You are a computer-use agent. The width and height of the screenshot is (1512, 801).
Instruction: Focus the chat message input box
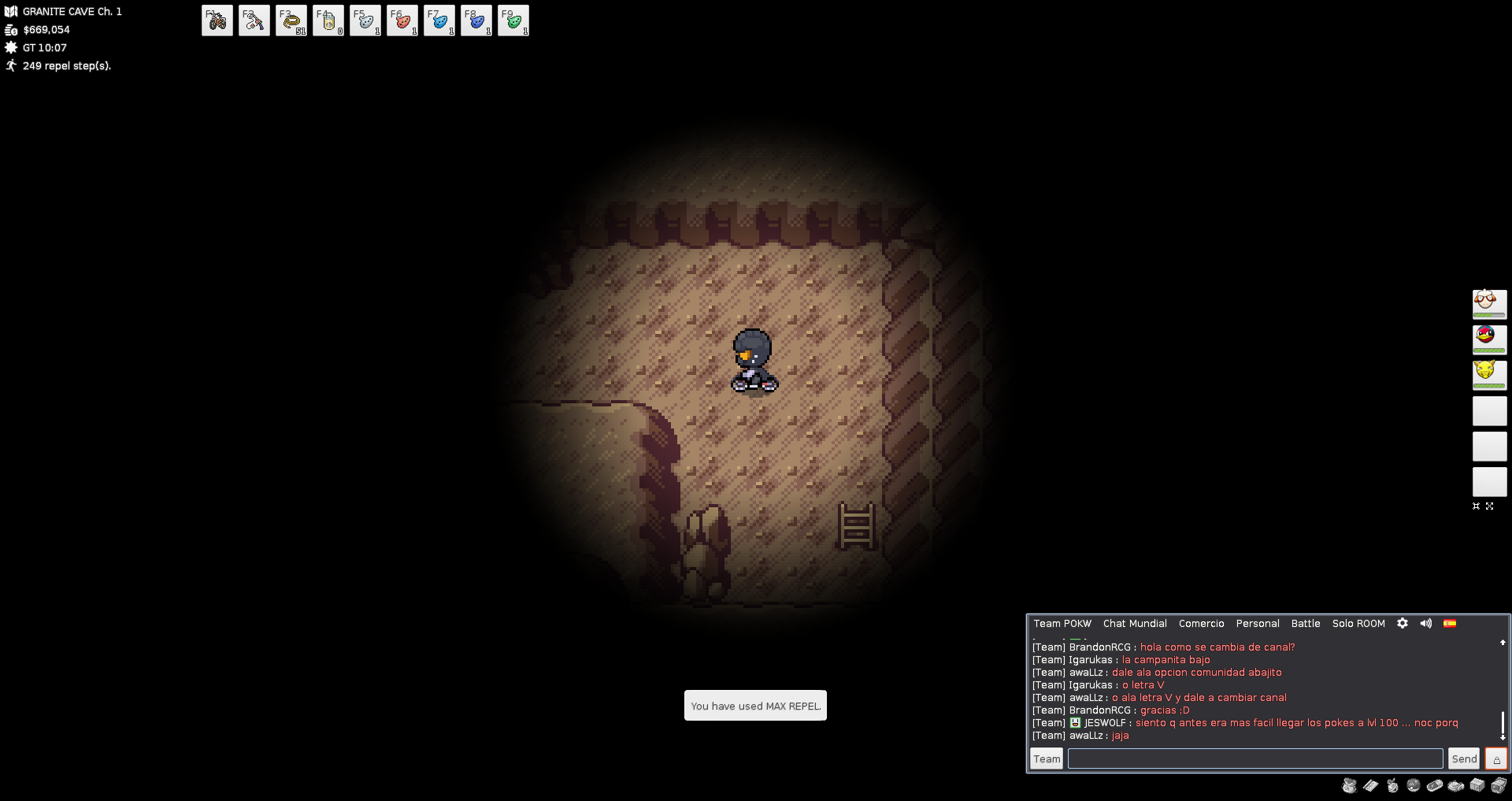(x=1255, y=758)
